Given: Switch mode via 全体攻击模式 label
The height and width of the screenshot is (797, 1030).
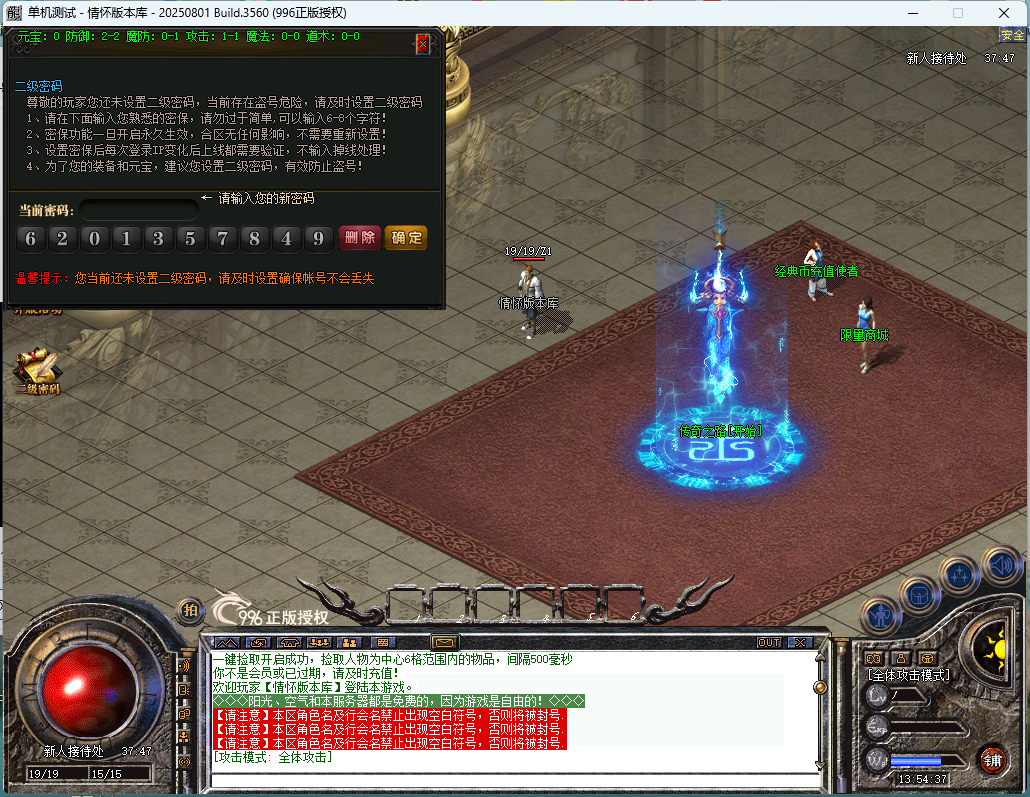Looking at the screenshot, I should pos(908,675).
